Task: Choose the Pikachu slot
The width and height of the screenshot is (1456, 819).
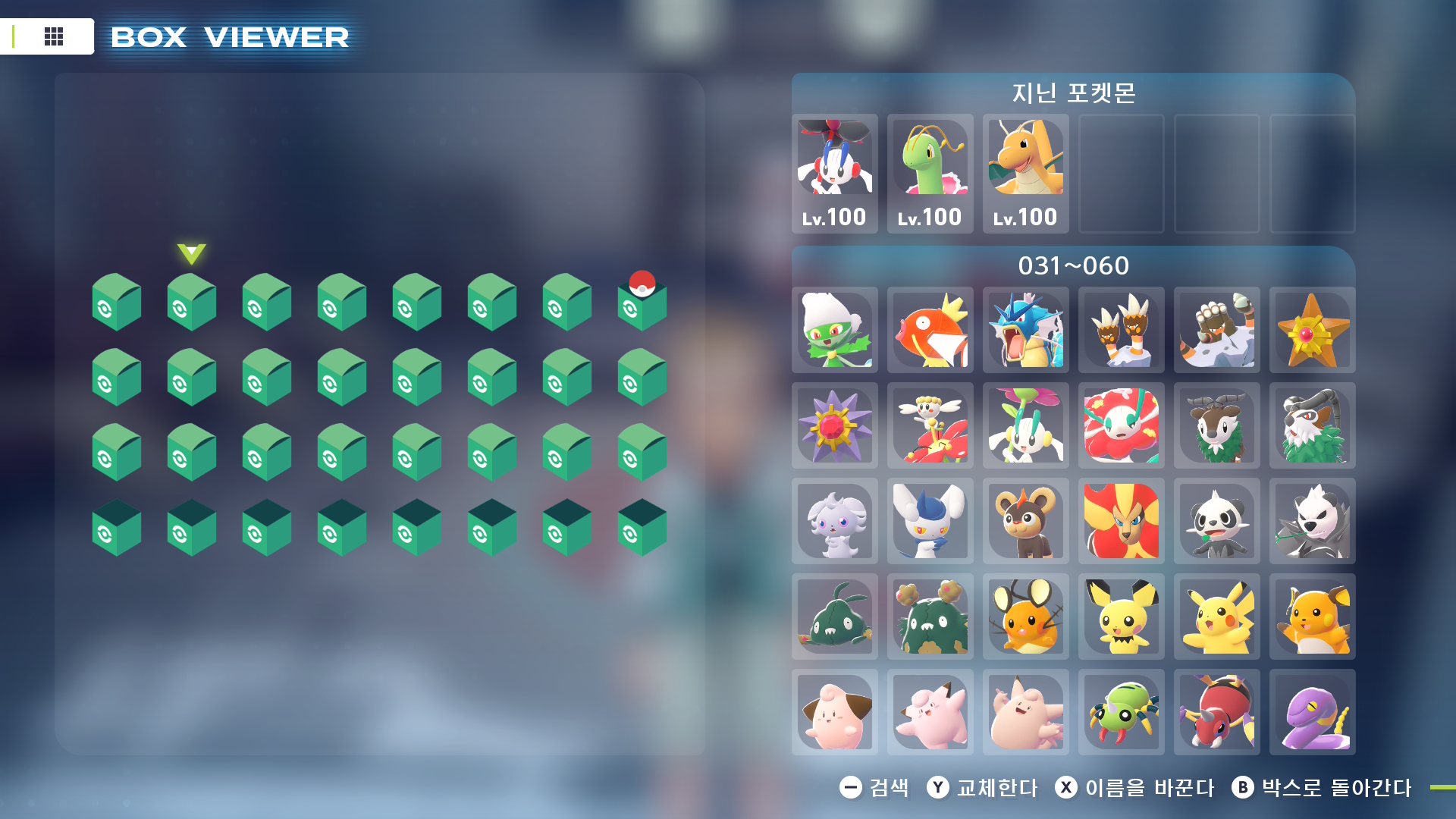Action: pyautogui.click(x=1216, y=617)
